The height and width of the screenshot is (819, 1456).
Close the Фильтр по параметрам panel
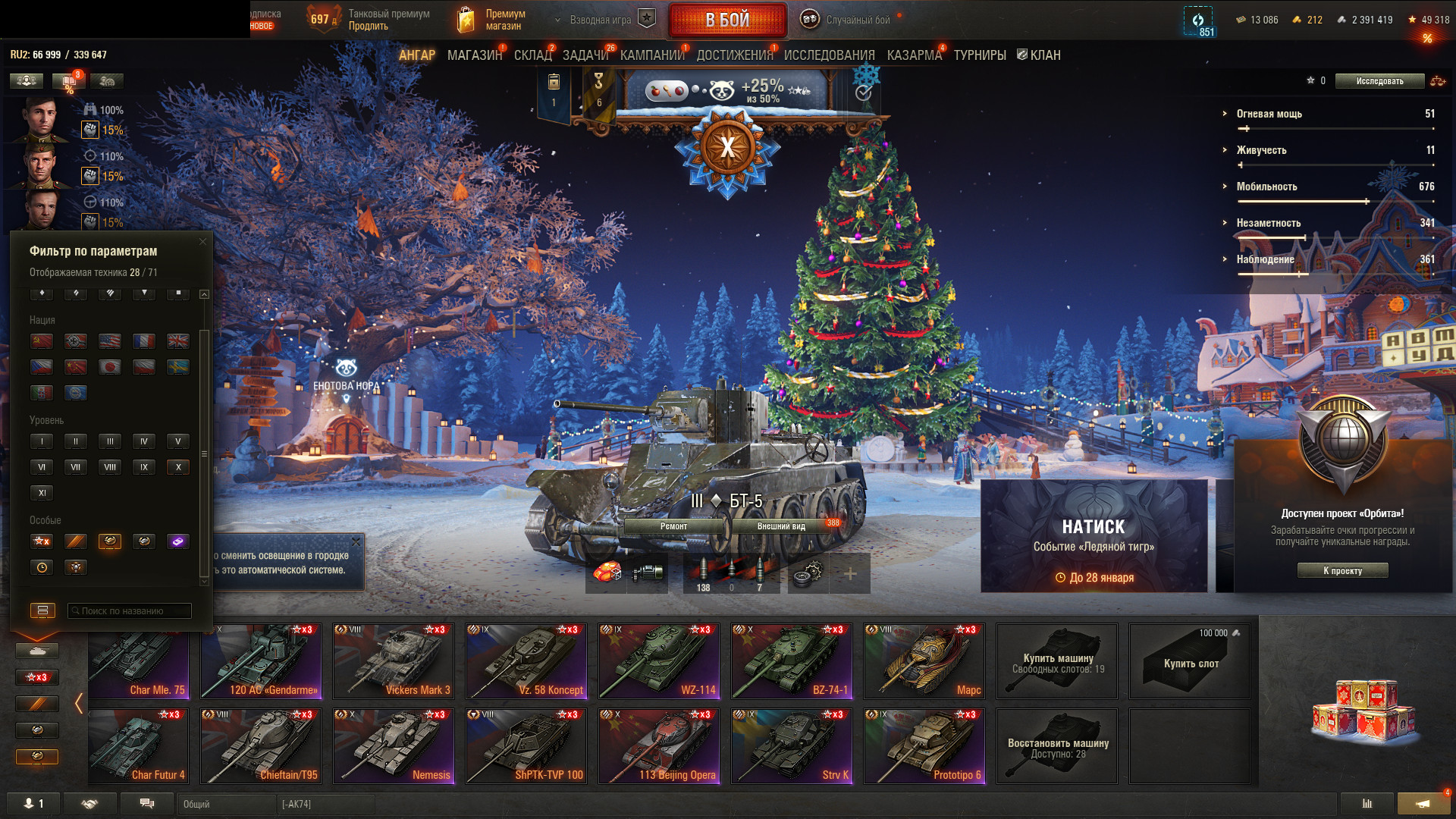pyautogui.click(x=202, y=242)
